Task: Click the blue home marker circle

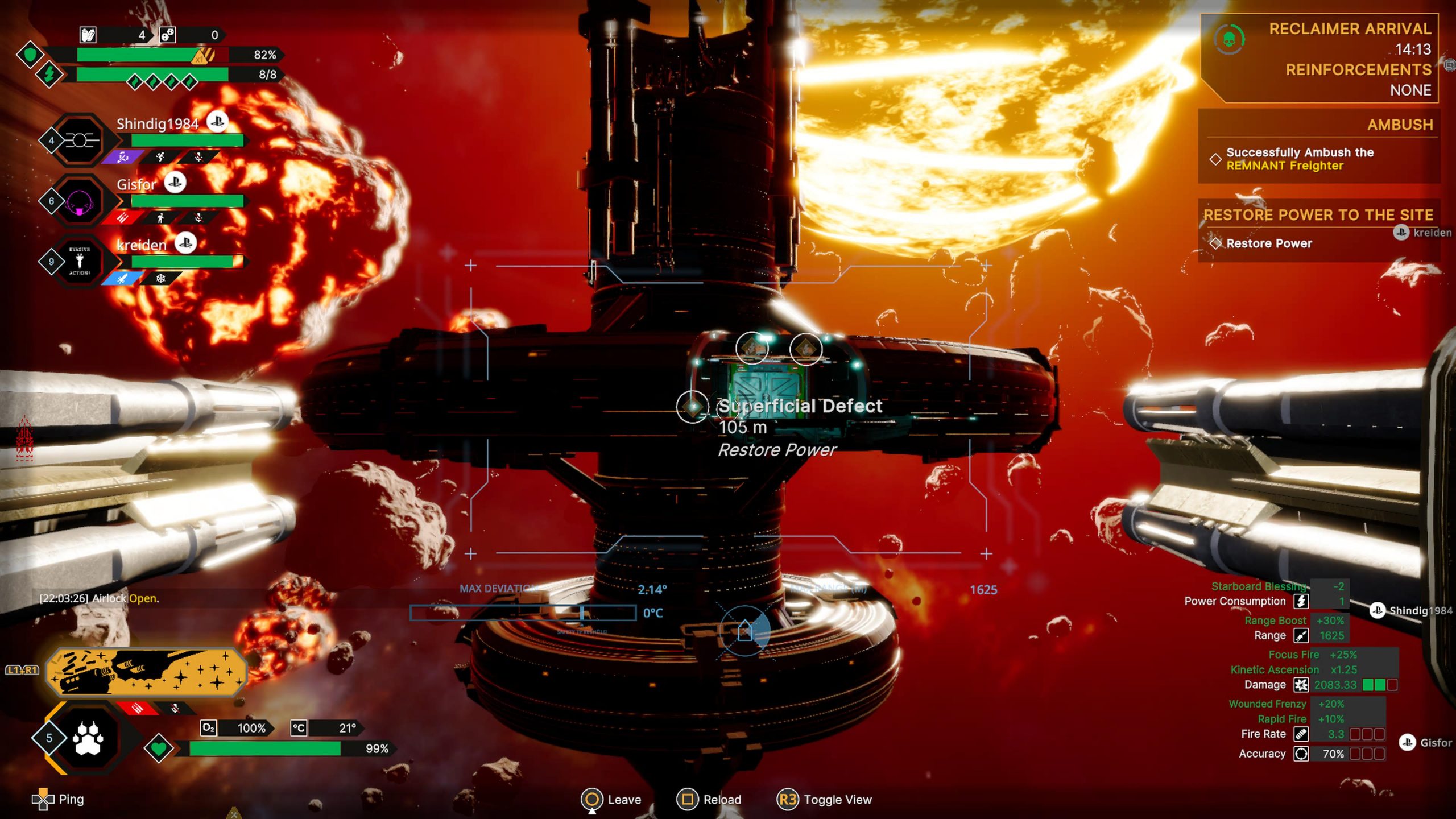Action: point(745,631)
